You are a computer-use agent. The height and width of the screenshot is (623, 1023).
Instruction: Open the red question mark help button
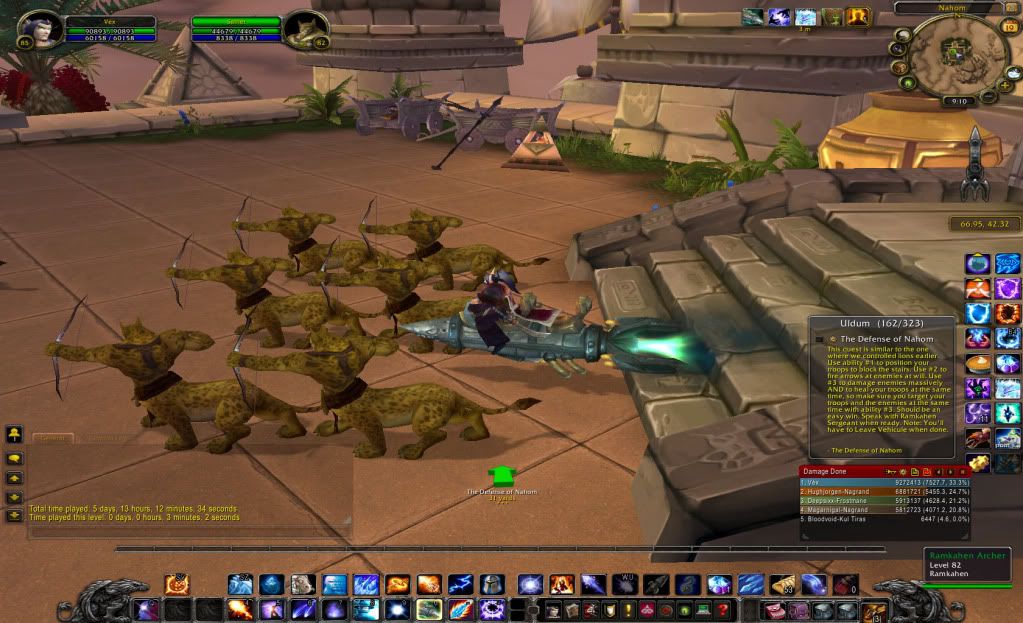coord(722,609)
